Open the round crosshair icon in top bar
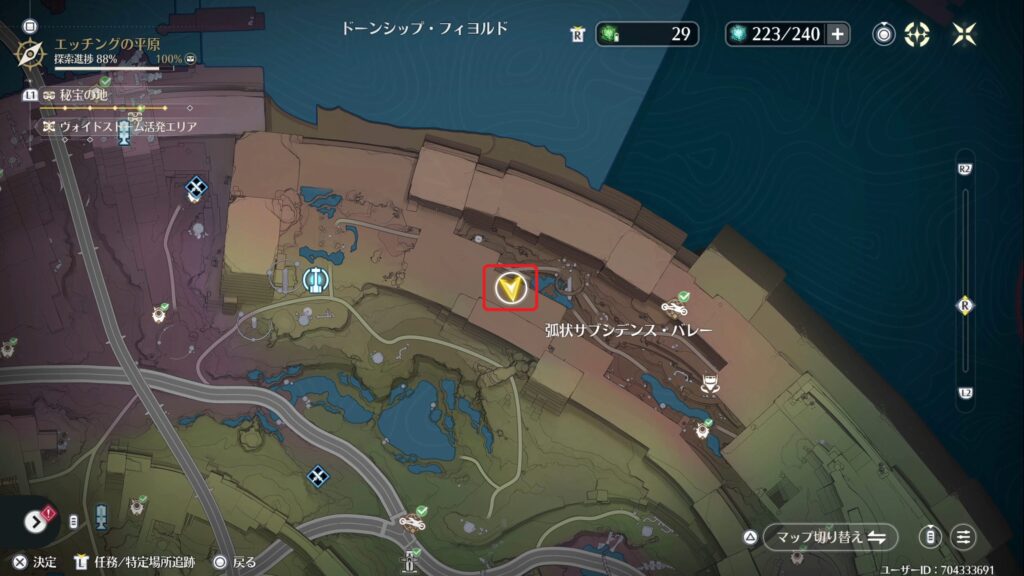The height and width of the screenshot is (576, 1024). pyautogui.click(x=884, y=34)
